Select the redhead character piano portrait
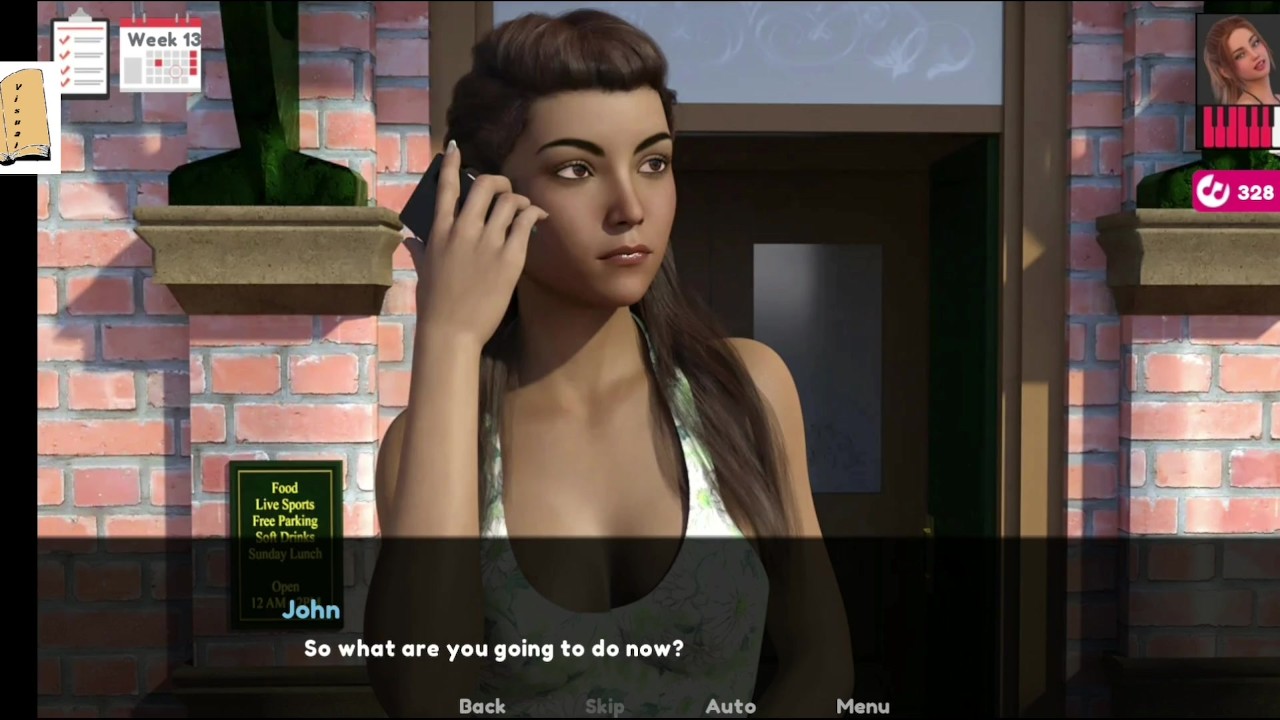1280x720 pixels. click(1238, 83)
